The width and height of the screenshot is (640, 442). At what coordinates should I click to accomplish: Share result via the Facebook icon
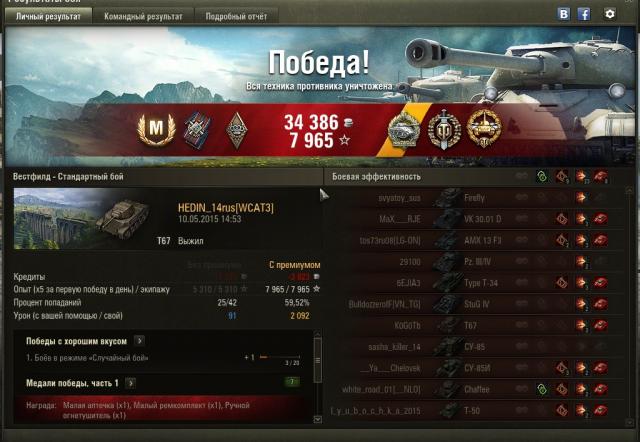click(583, 14)
